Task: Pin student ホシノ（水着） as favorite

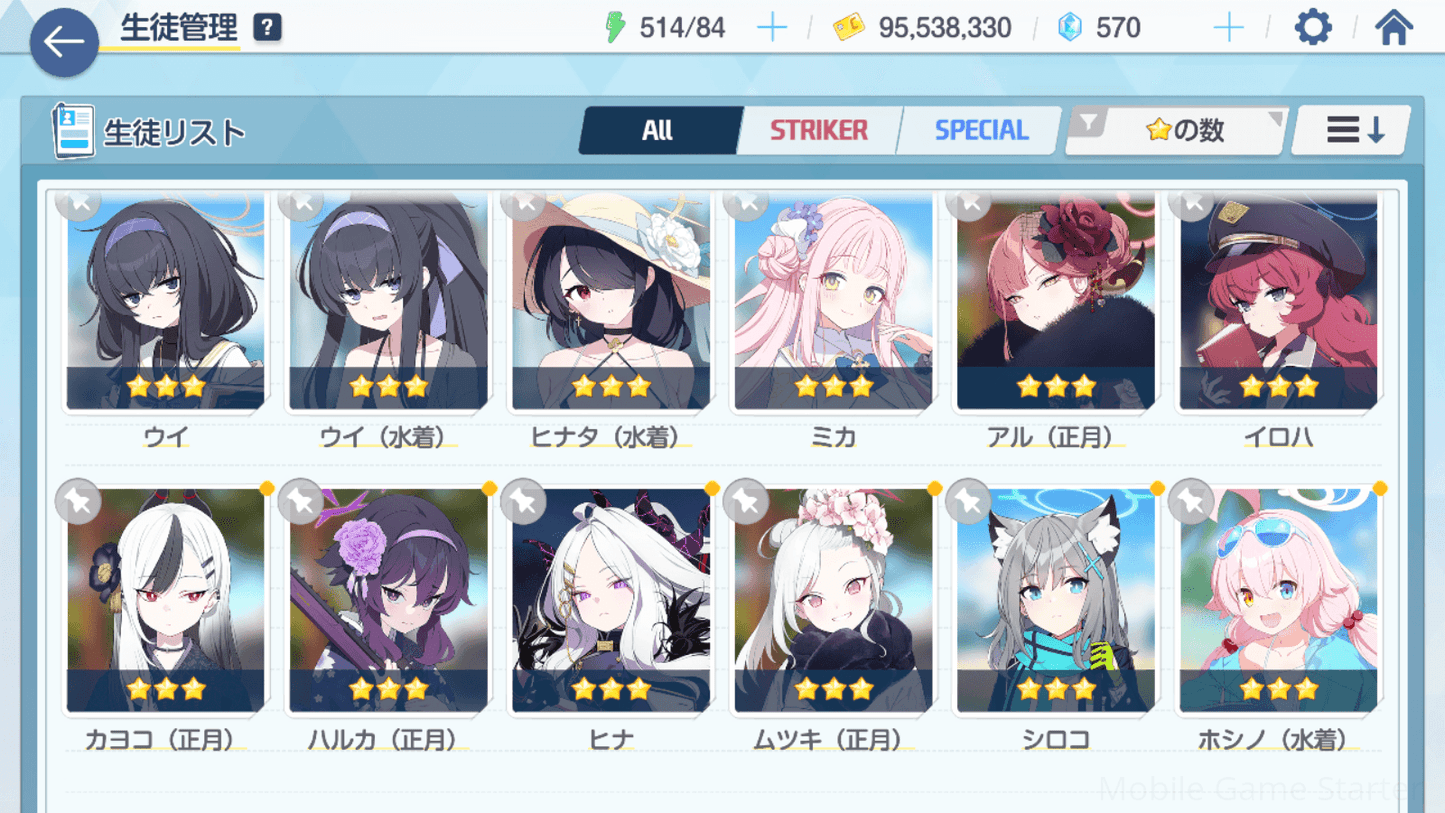Action: 1191,501
